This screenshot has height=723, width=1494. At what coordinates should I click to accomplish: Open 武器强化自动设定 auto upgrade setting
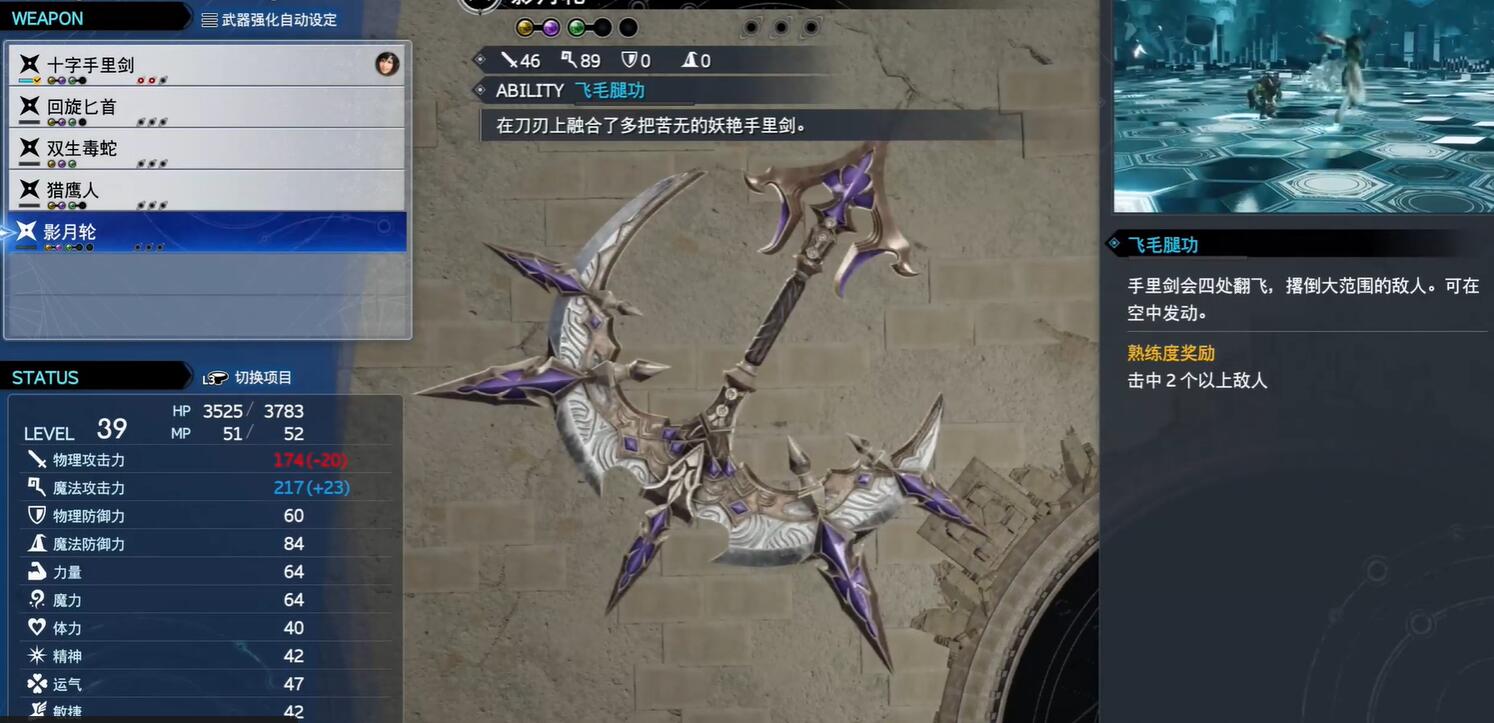tap(269, 19)
